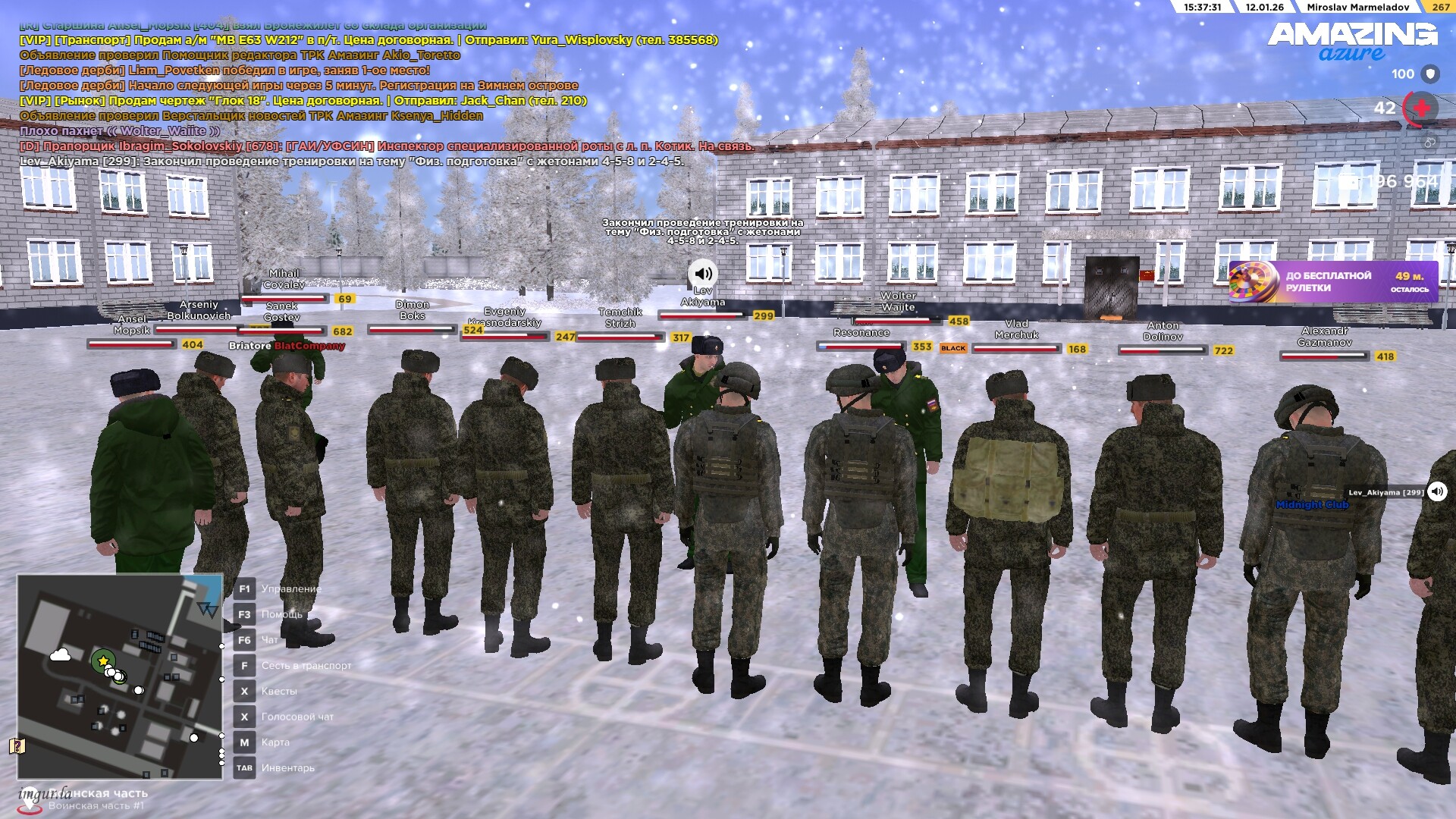Click the Amazing azure server logo
This screenshot has width=1456, height=819.
[1352, 41]
